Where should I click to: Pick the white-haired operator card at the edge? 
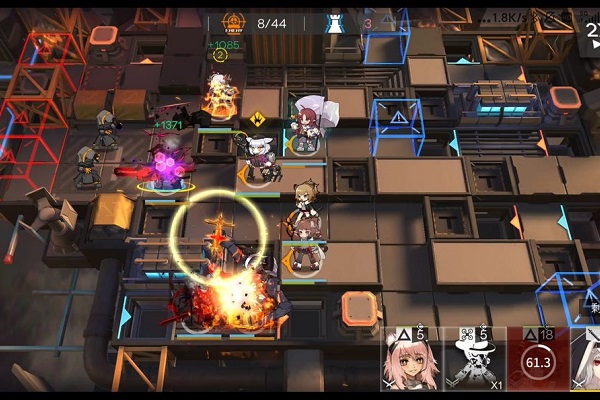[x=587, y=360]
